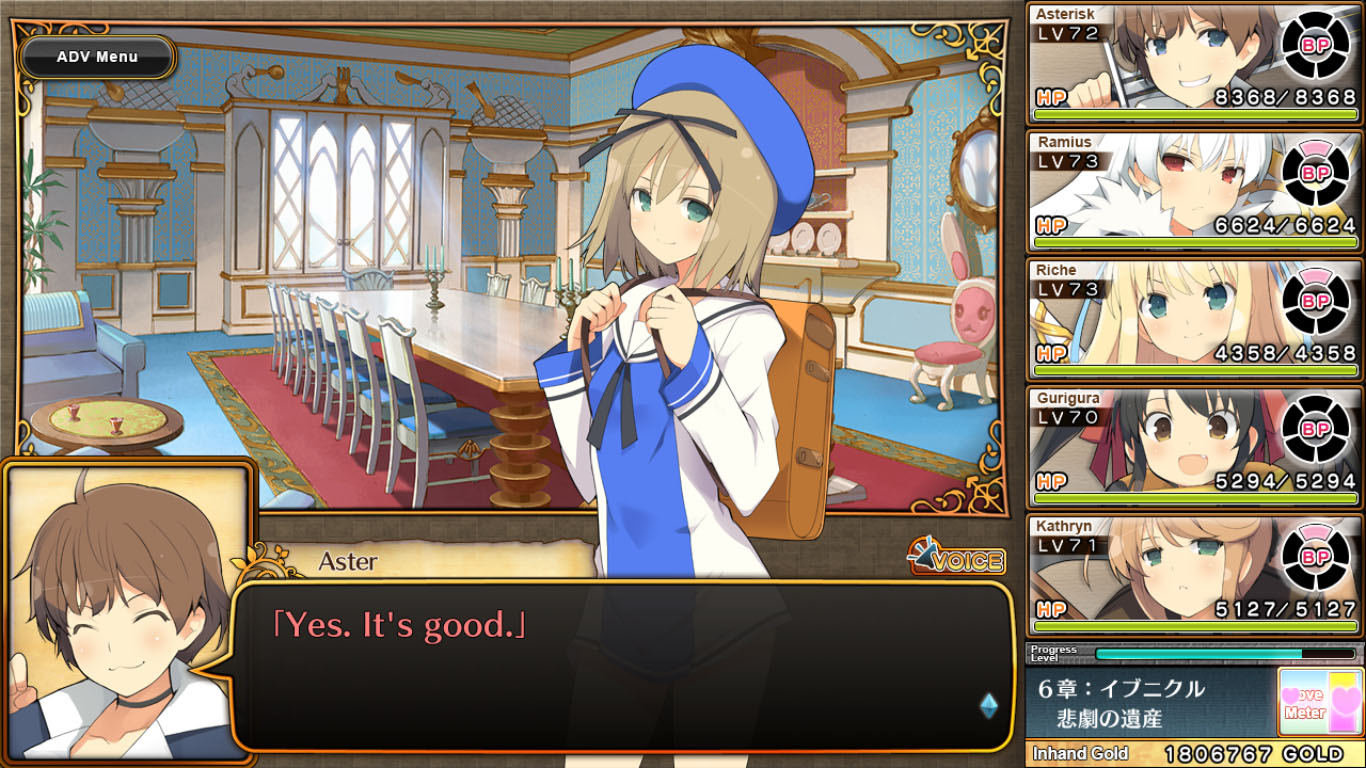The height and width of the screenshot is (768, 1366).
Task: Select Kathryn's party status panel
Action: [1195, 575]
